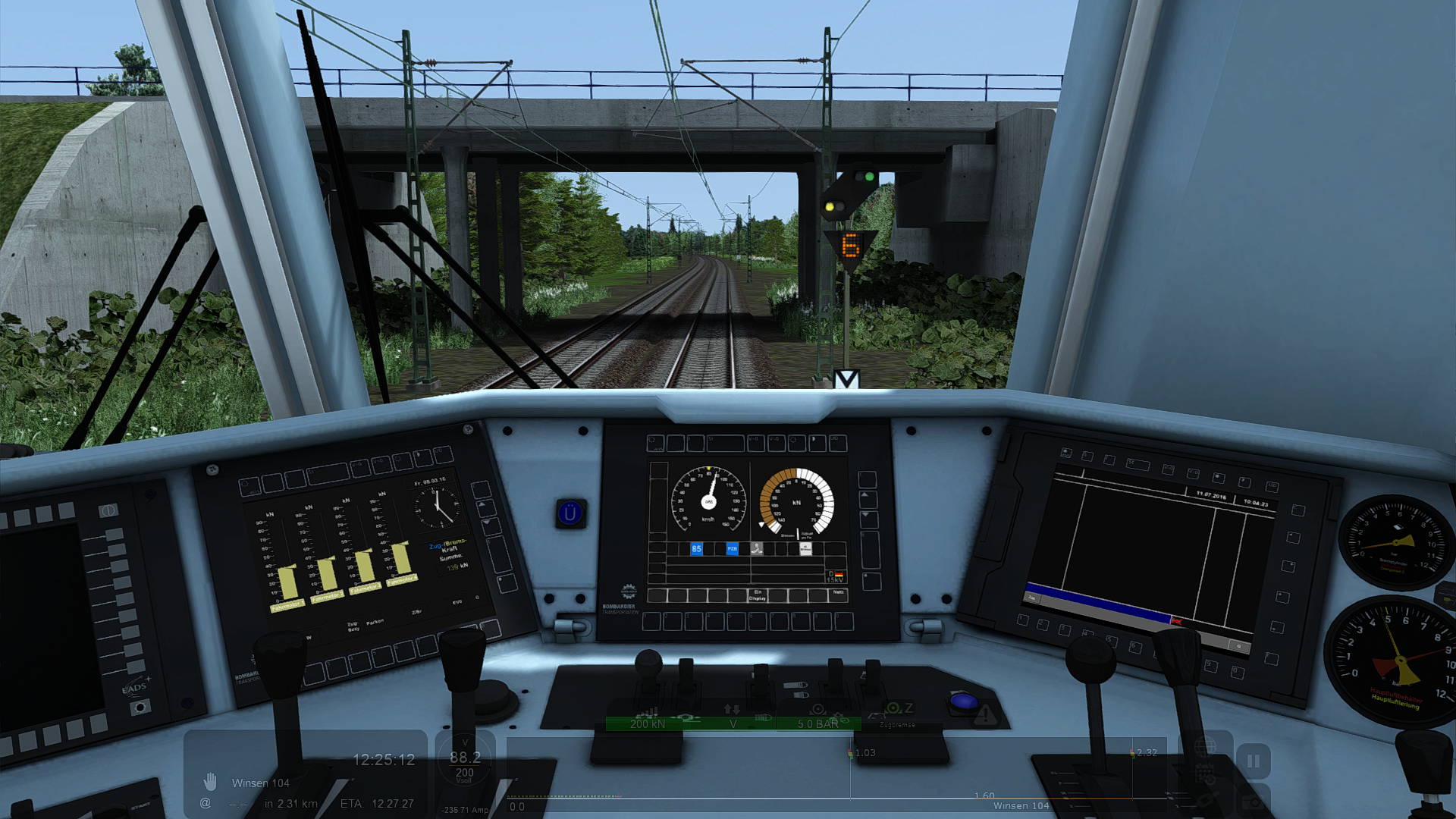Click the hand icon beside Winsen 104

coord(210,781)
